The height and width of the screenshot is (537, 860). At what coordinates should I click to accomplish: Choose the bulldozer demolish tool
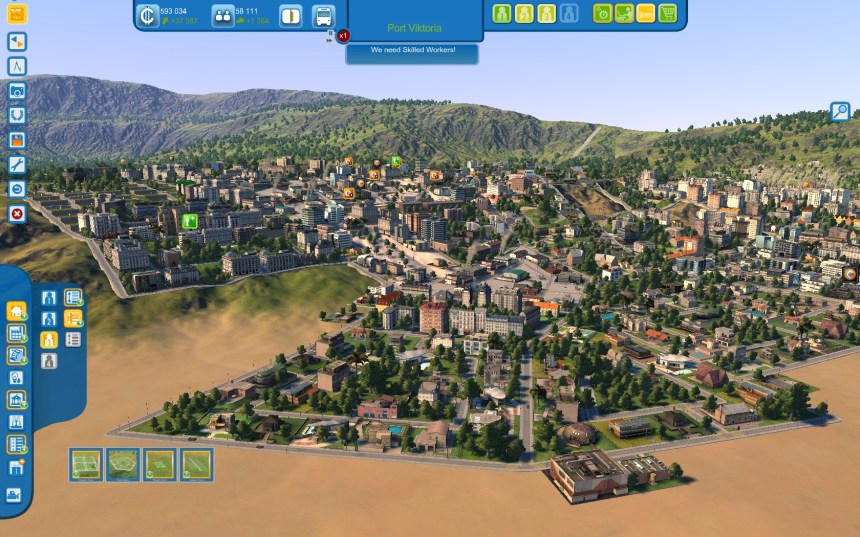(x=14, y=494)
